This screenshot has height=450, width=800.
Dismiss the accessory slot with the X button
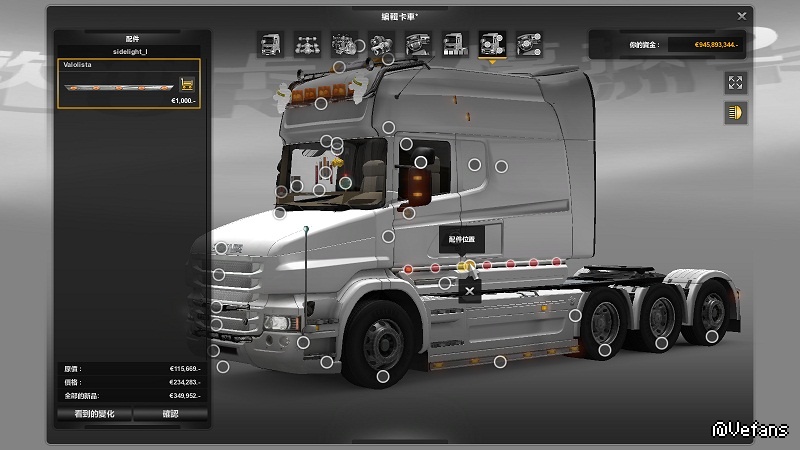pos(469,291)
